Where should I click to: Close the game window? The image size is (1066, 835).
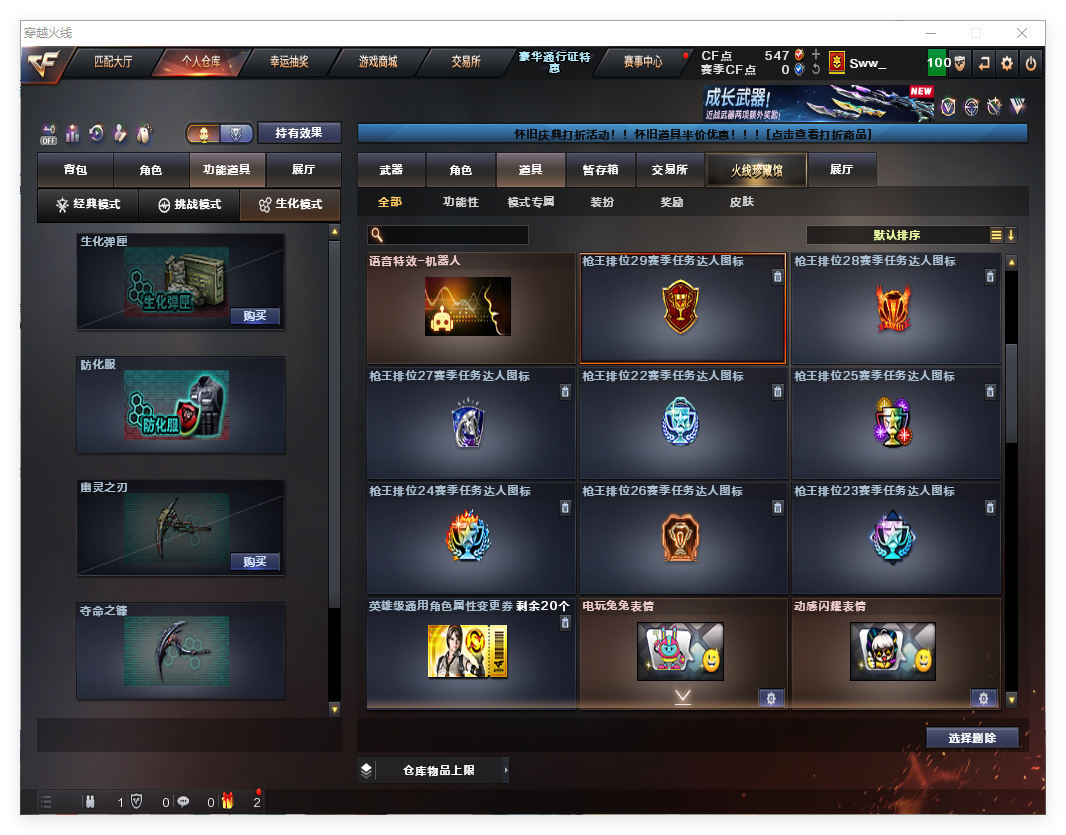1022,33
